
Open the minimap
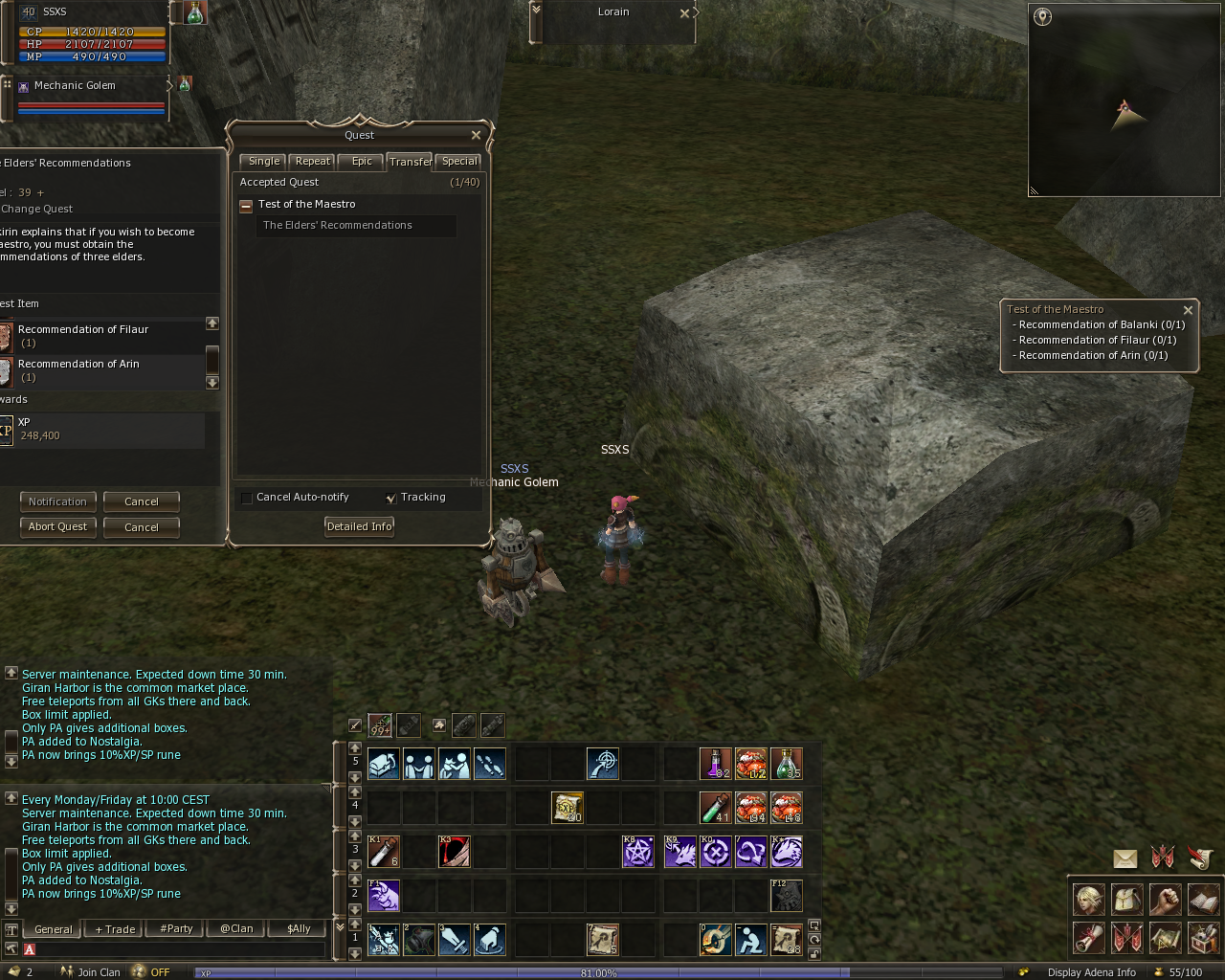click(x=1043, y=16)
